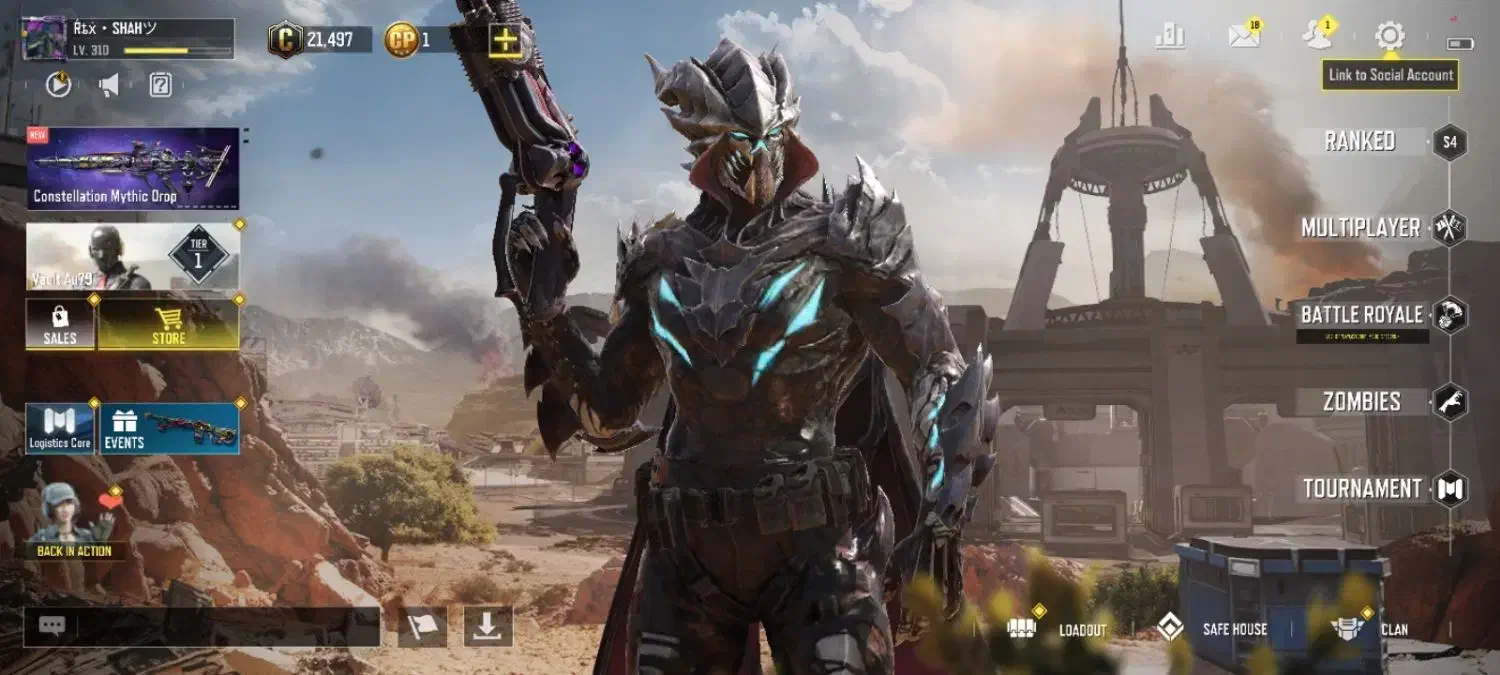Open the settings gear icon
The width and height of the screenshot is (1500, 675).
pos(1389,37)
